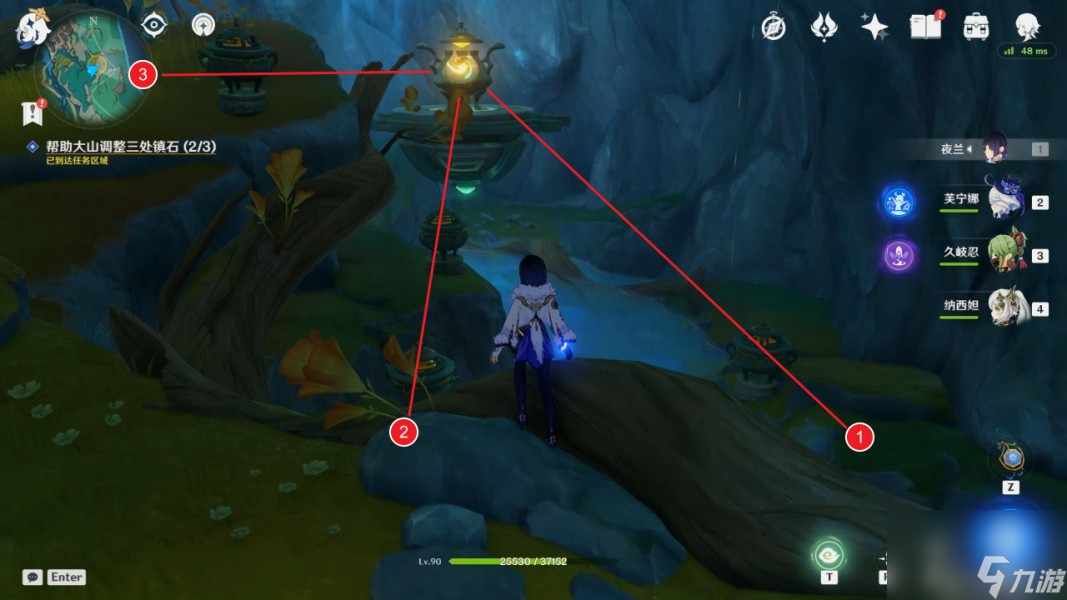Use the blue gadget above Z
Image resolution: width=1067 pixels, height=600 pixels.
click(x=1011, y=459)
